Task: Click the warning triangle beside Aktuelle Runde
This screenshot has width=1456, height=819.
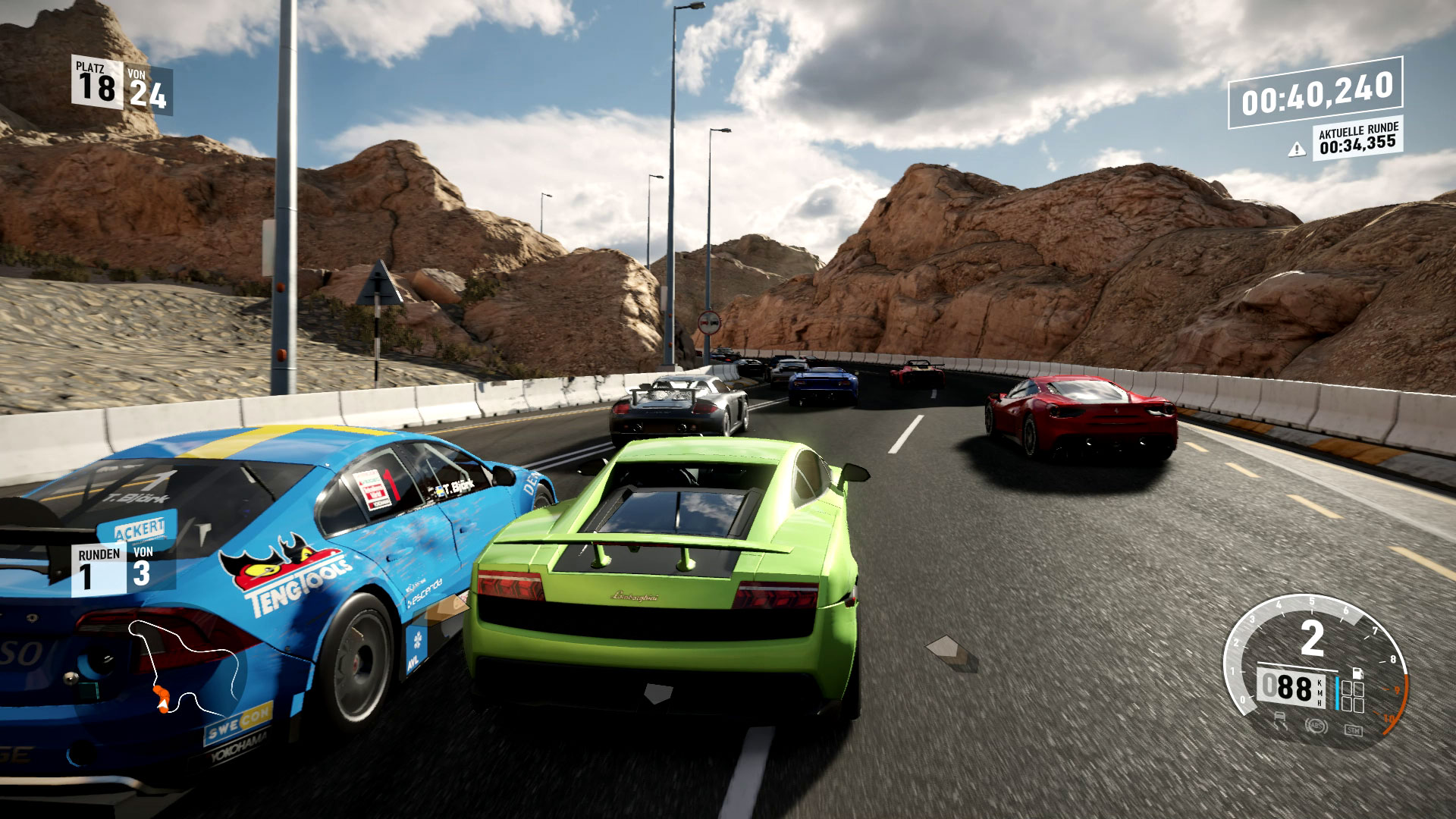Action: click(x=1296, y=149)
